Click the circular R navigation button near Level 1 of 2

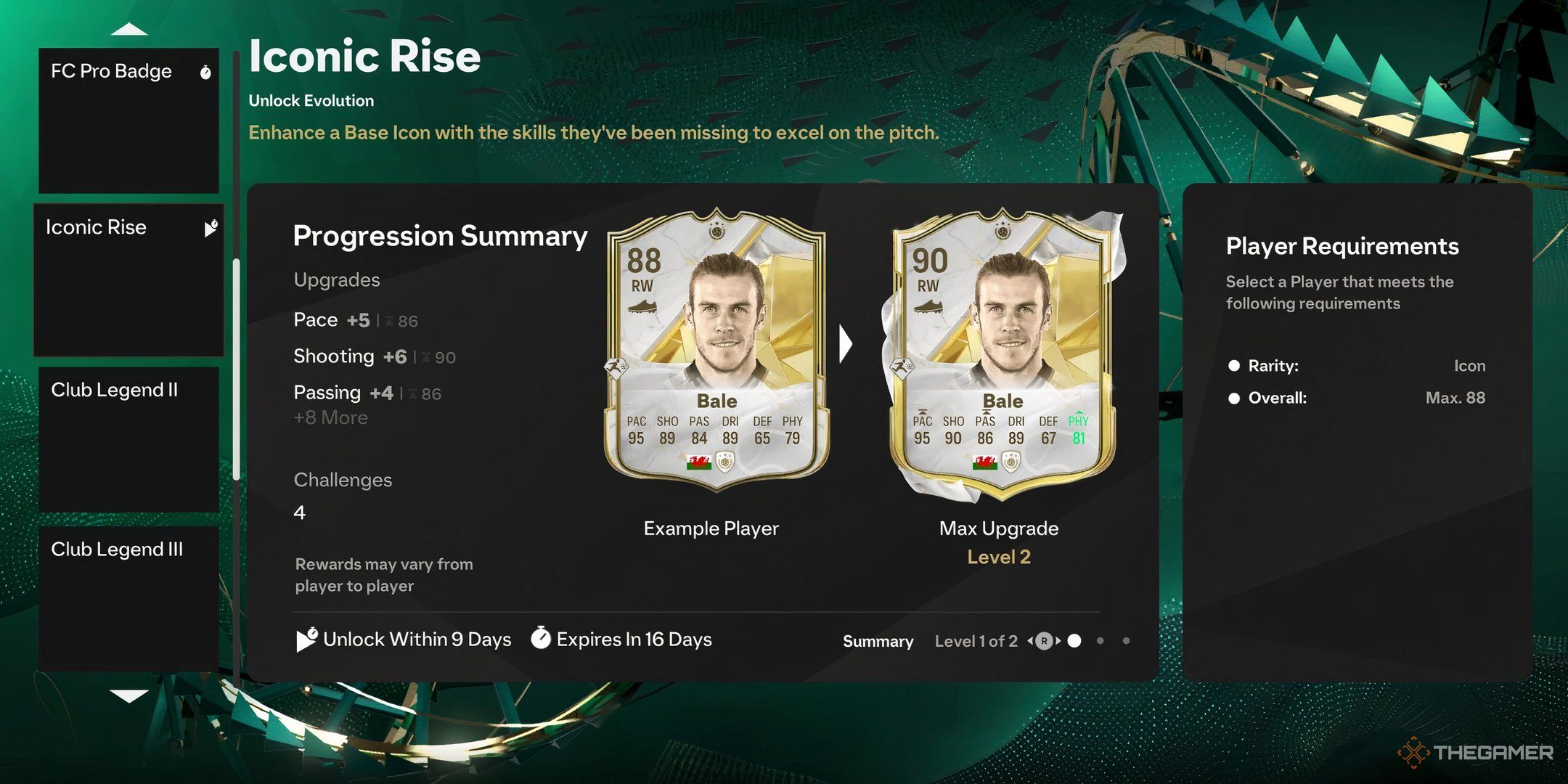point(1045,641)
